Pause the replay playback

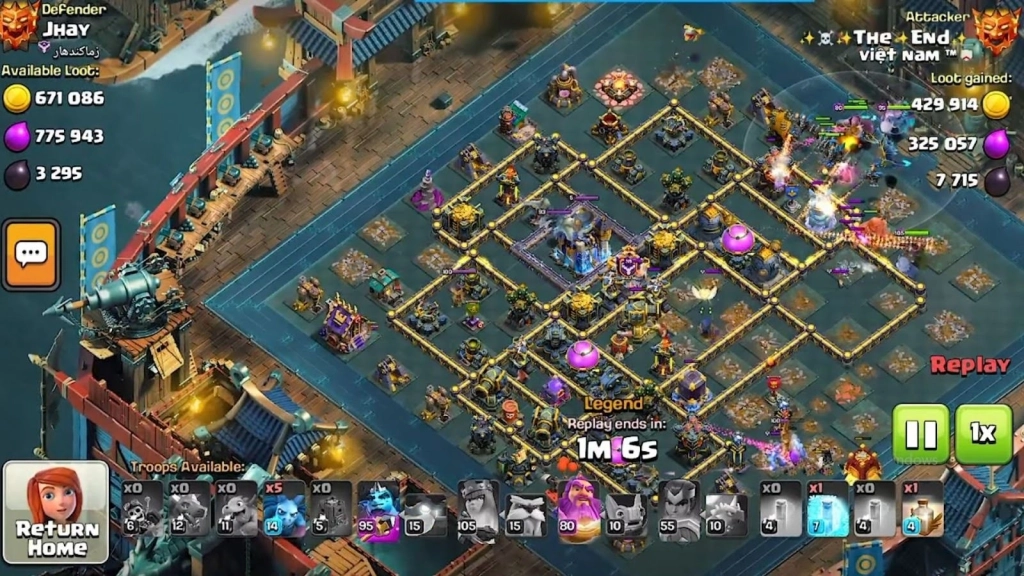pos(920,434)
